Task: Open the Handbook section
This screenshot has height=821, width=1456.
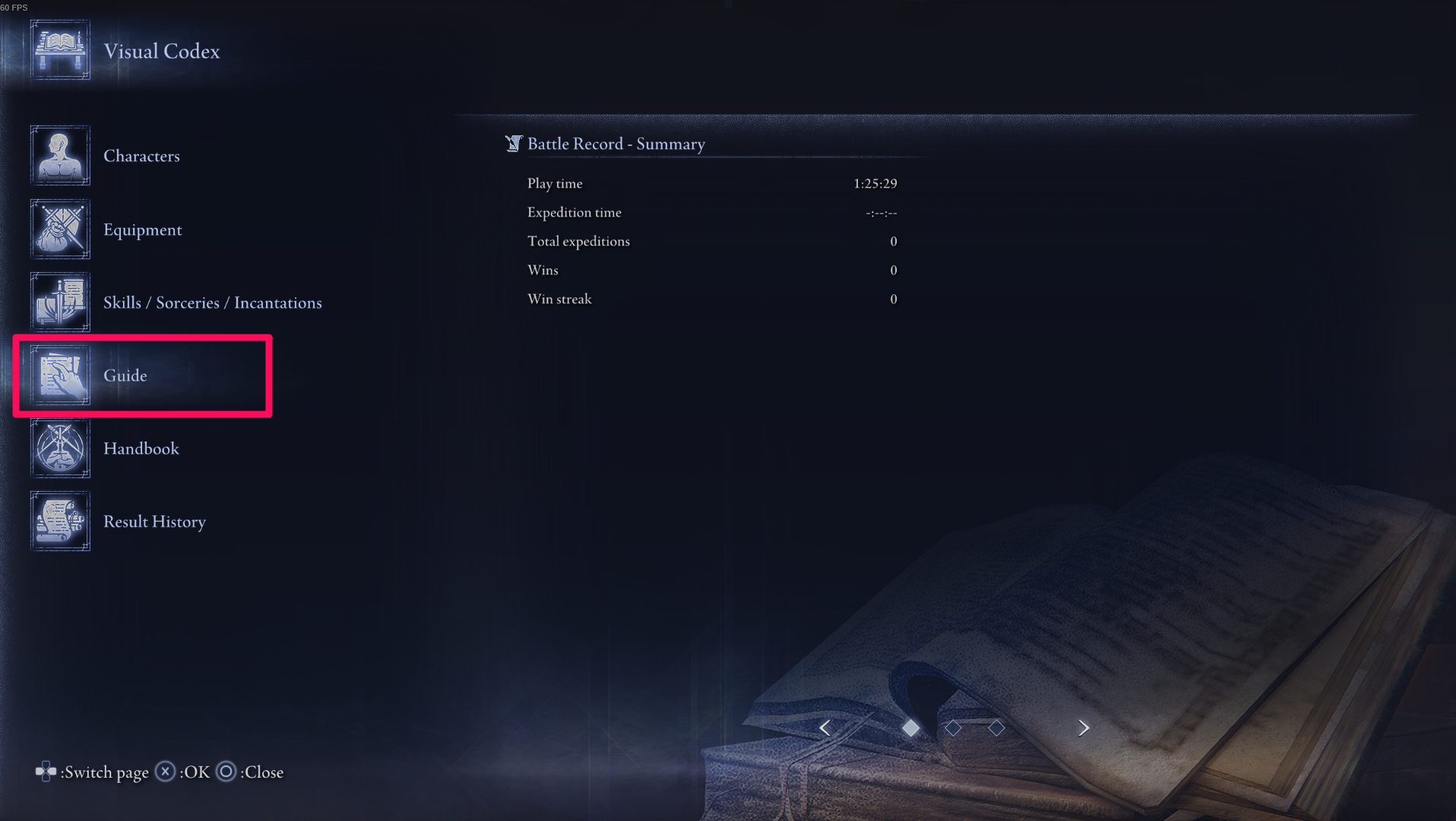Action: 141,449
